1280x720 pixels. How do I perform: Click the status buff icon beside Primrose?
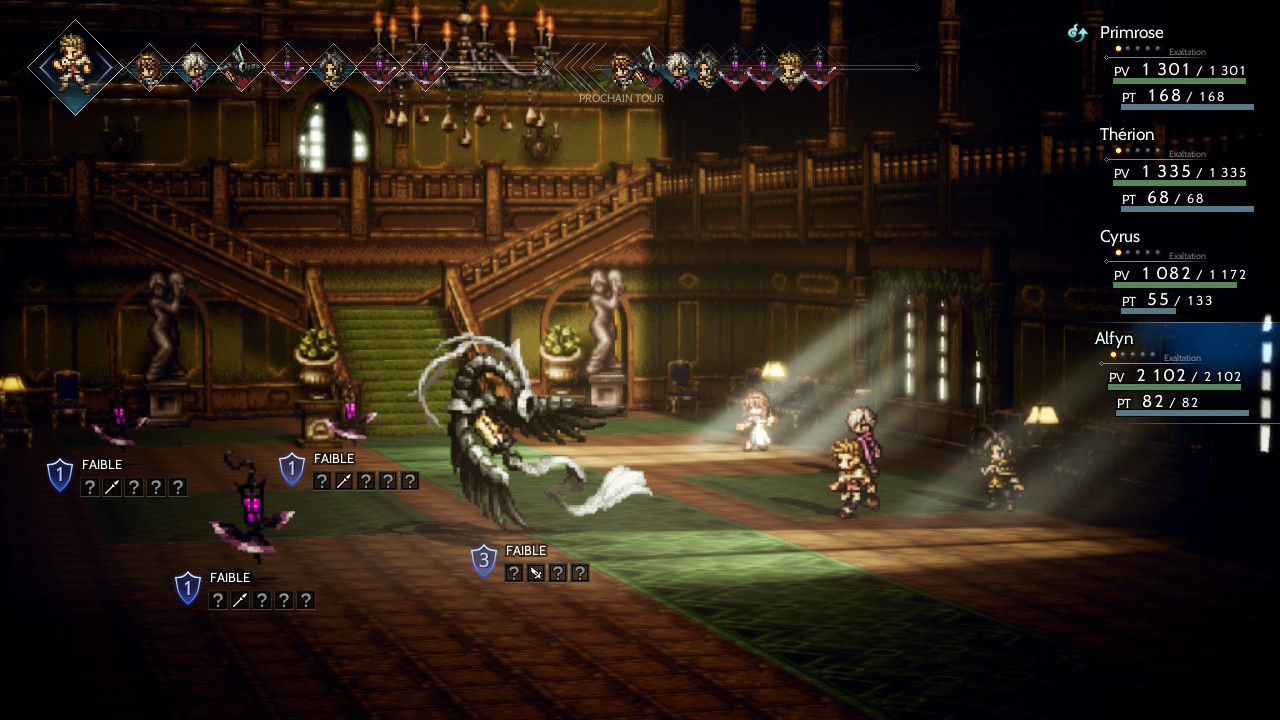1077,33
